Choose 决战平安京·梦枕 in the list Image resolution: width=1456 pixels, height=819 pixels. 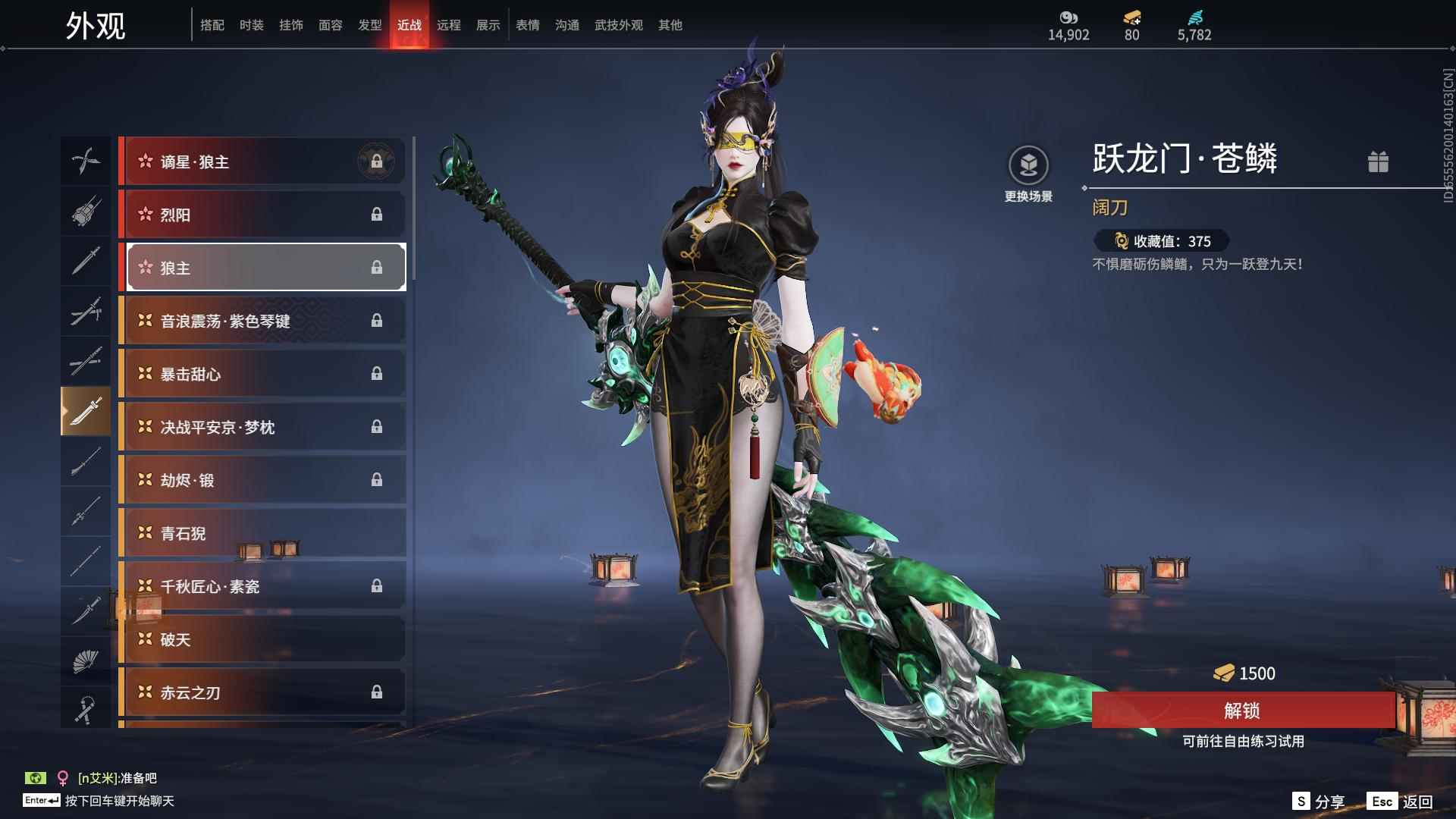[x=262, y=427]
